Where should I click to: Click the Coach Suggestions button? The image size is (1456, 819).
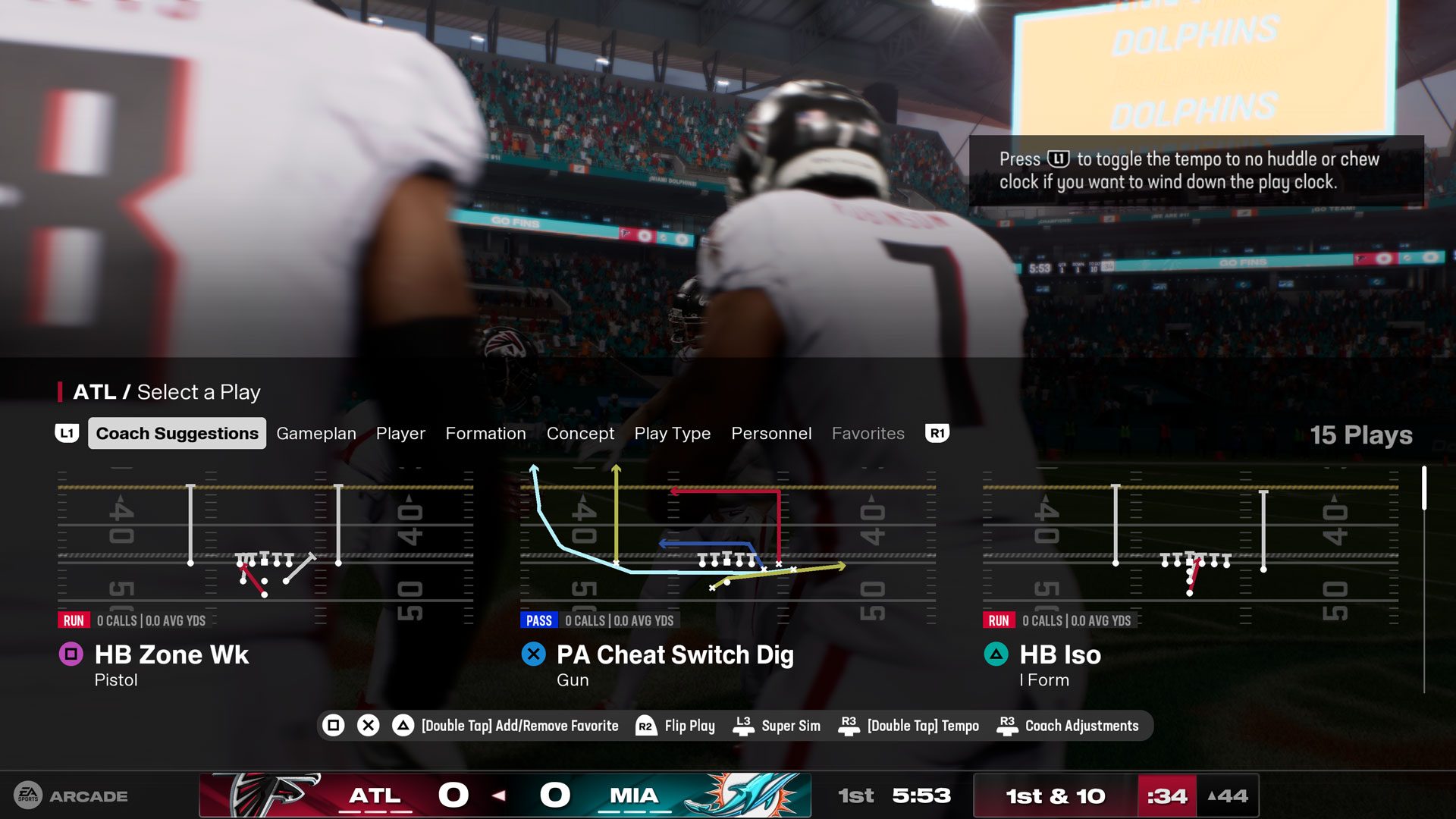point(176,433)
